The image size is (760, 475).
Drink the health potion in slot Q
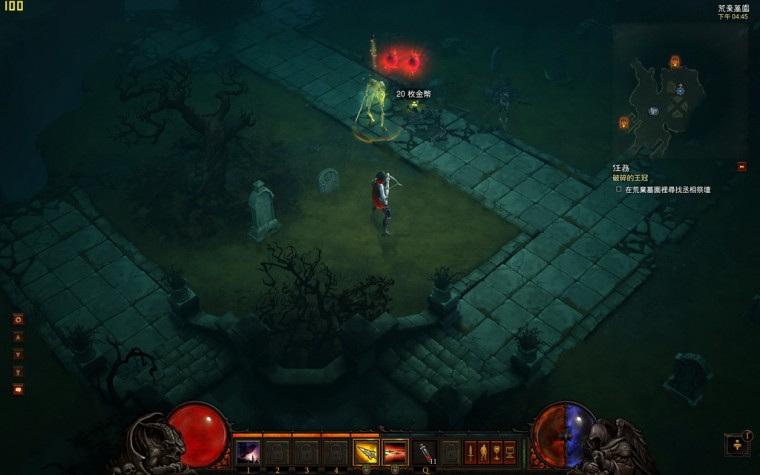(x=426, y=452)
